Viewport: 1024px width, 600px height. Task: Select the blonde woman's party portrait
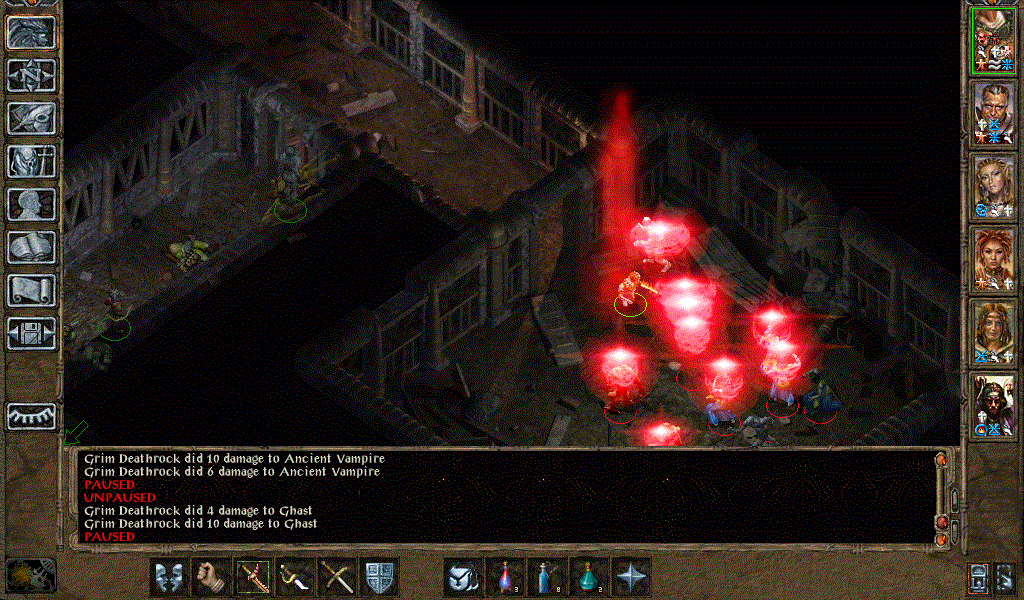(993, 188)
